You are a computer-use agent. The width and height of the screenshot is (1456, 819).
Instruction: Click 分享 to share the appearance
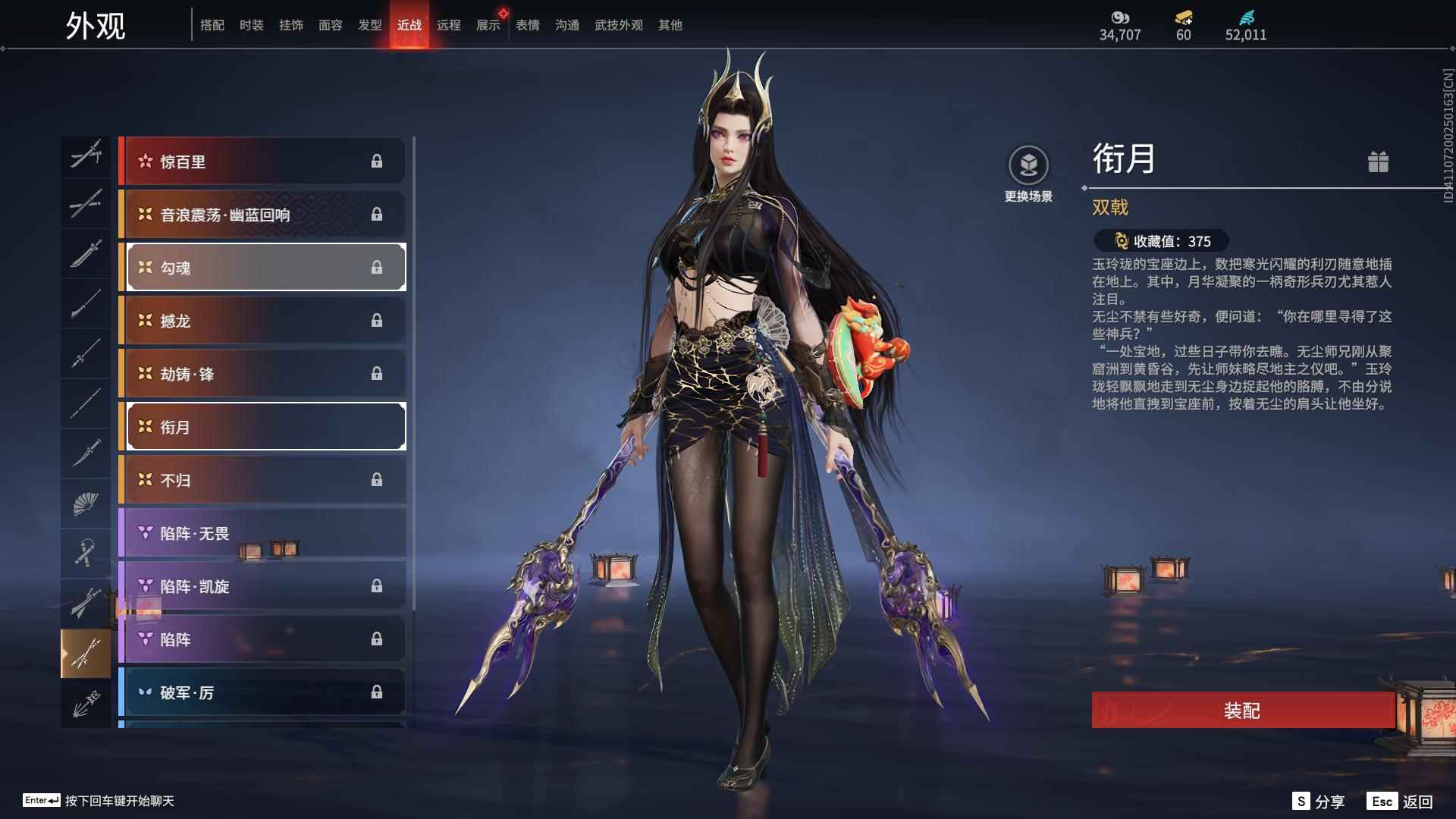[1332, 800]
